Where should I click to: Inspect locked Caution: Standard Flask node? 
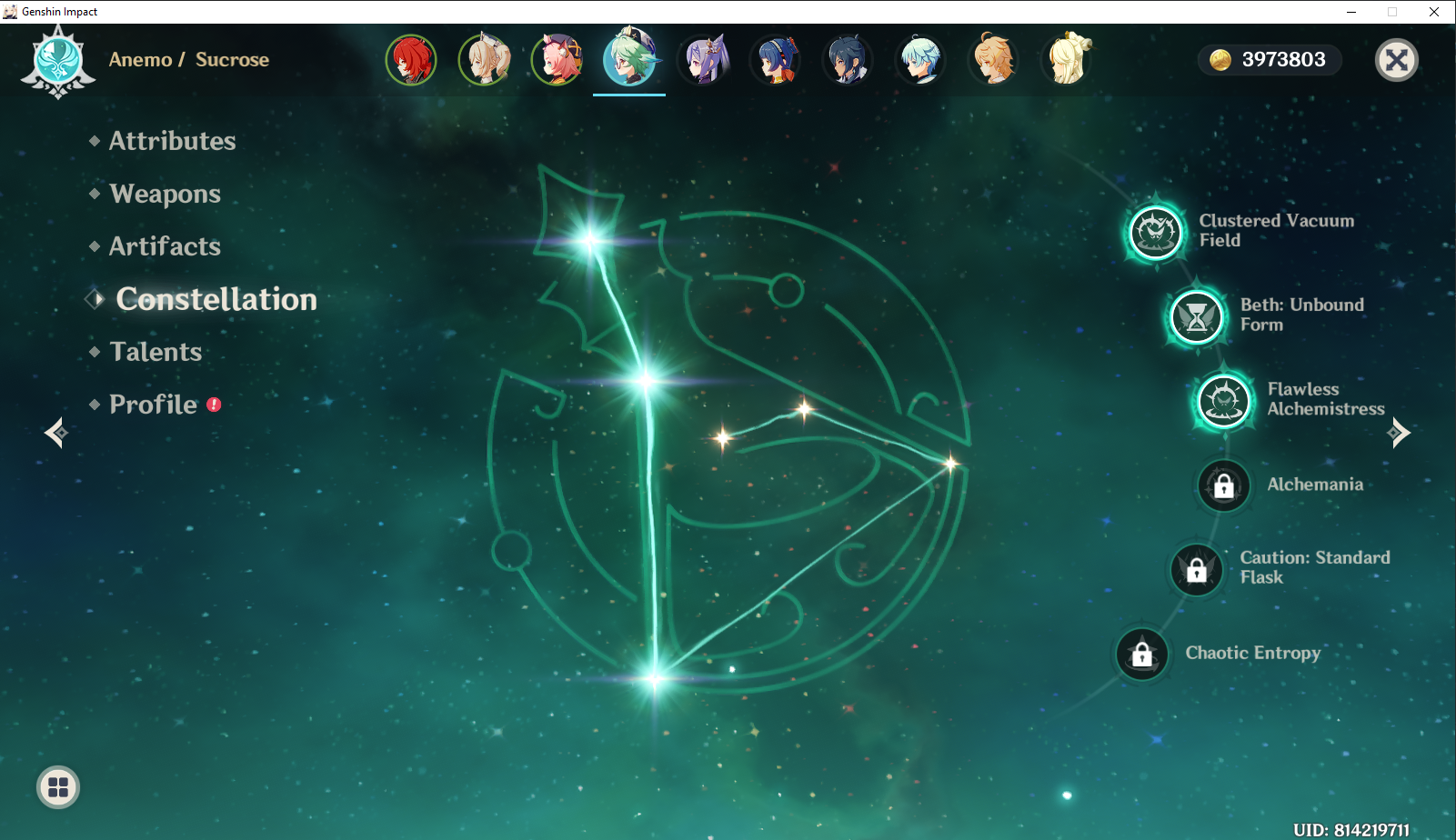click(x=1197, y=570)
